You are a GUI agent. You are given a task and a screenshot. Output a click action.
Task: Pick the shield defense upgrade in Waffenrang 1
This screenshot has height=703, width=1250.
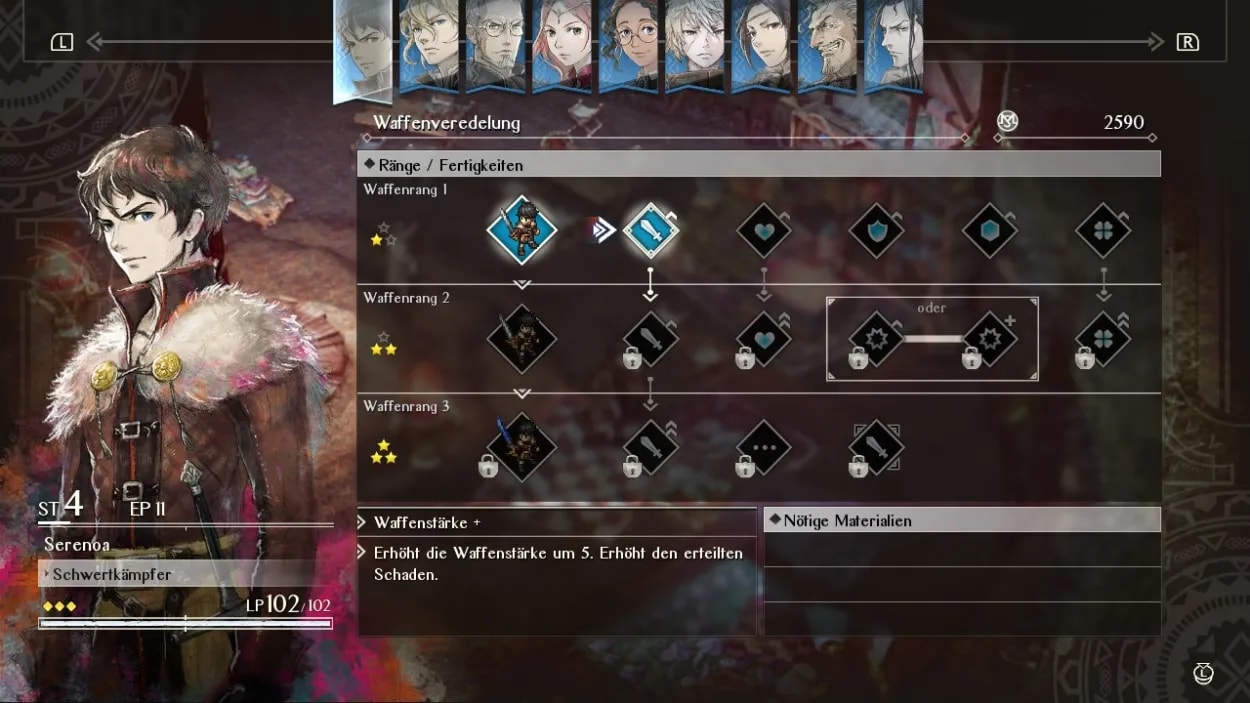coord(877,231)
